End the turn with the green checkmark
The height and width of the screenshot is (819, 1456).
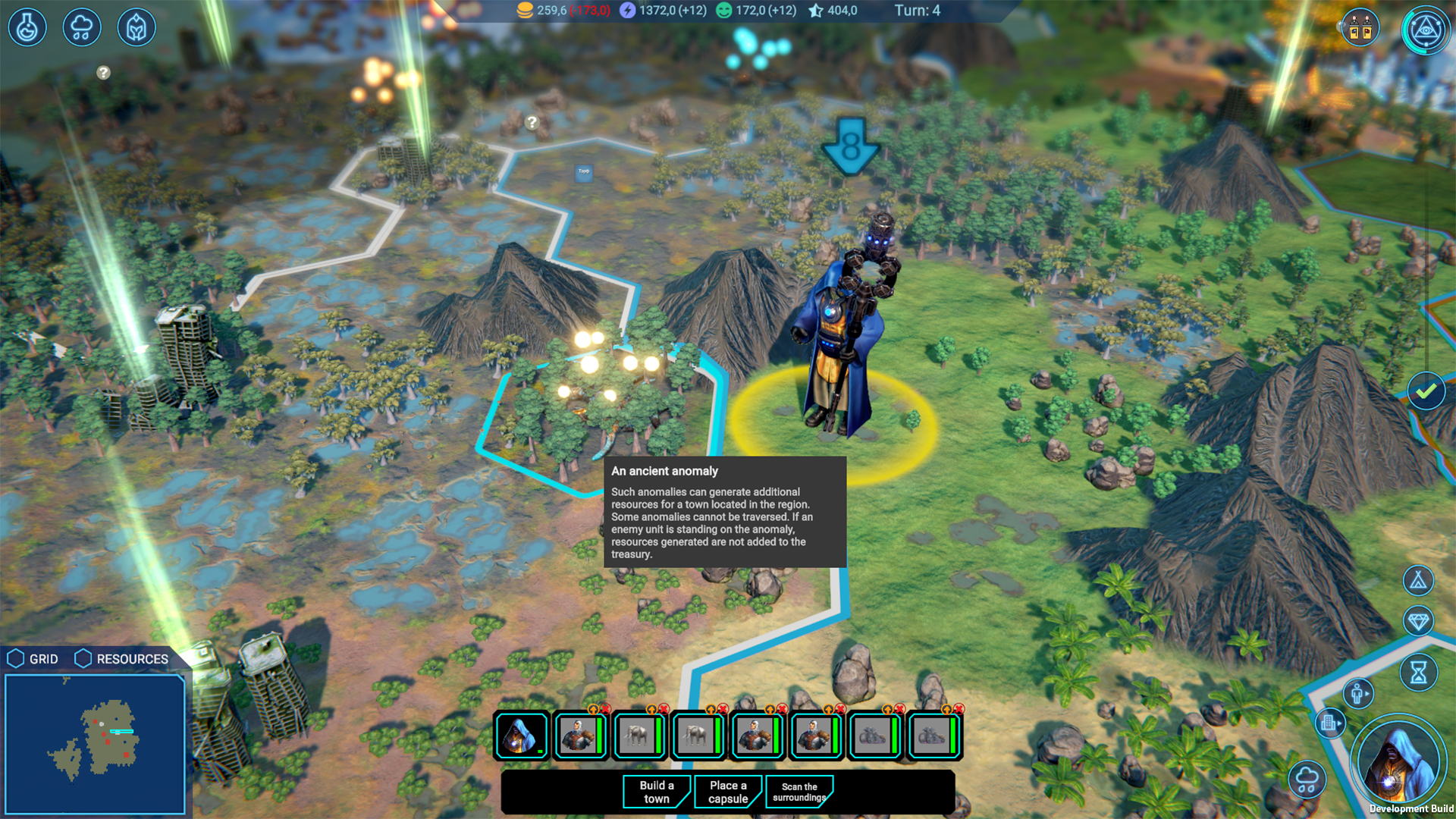1425,391
